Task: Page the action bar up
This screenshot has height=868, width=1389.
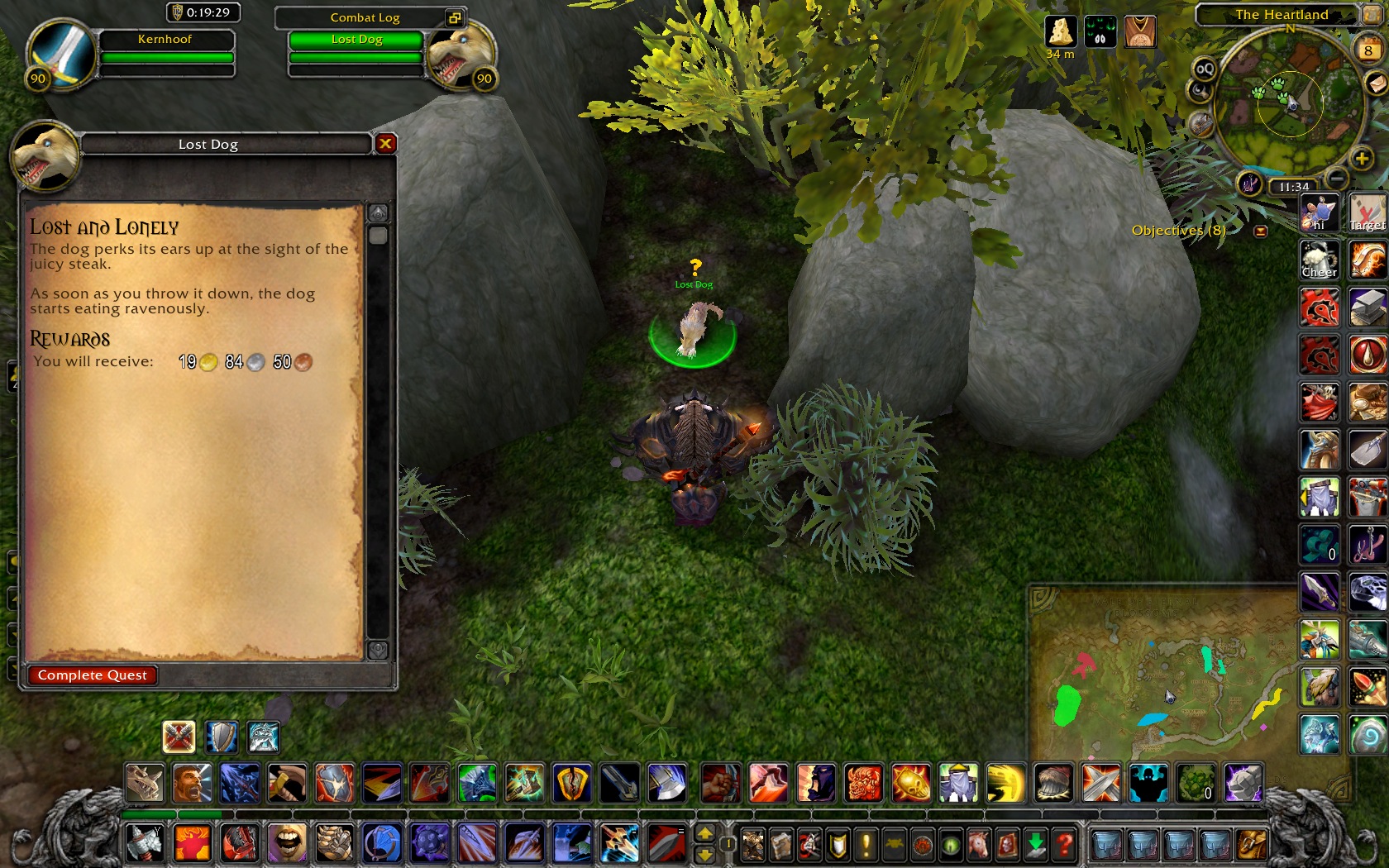Action: point(704,833)
